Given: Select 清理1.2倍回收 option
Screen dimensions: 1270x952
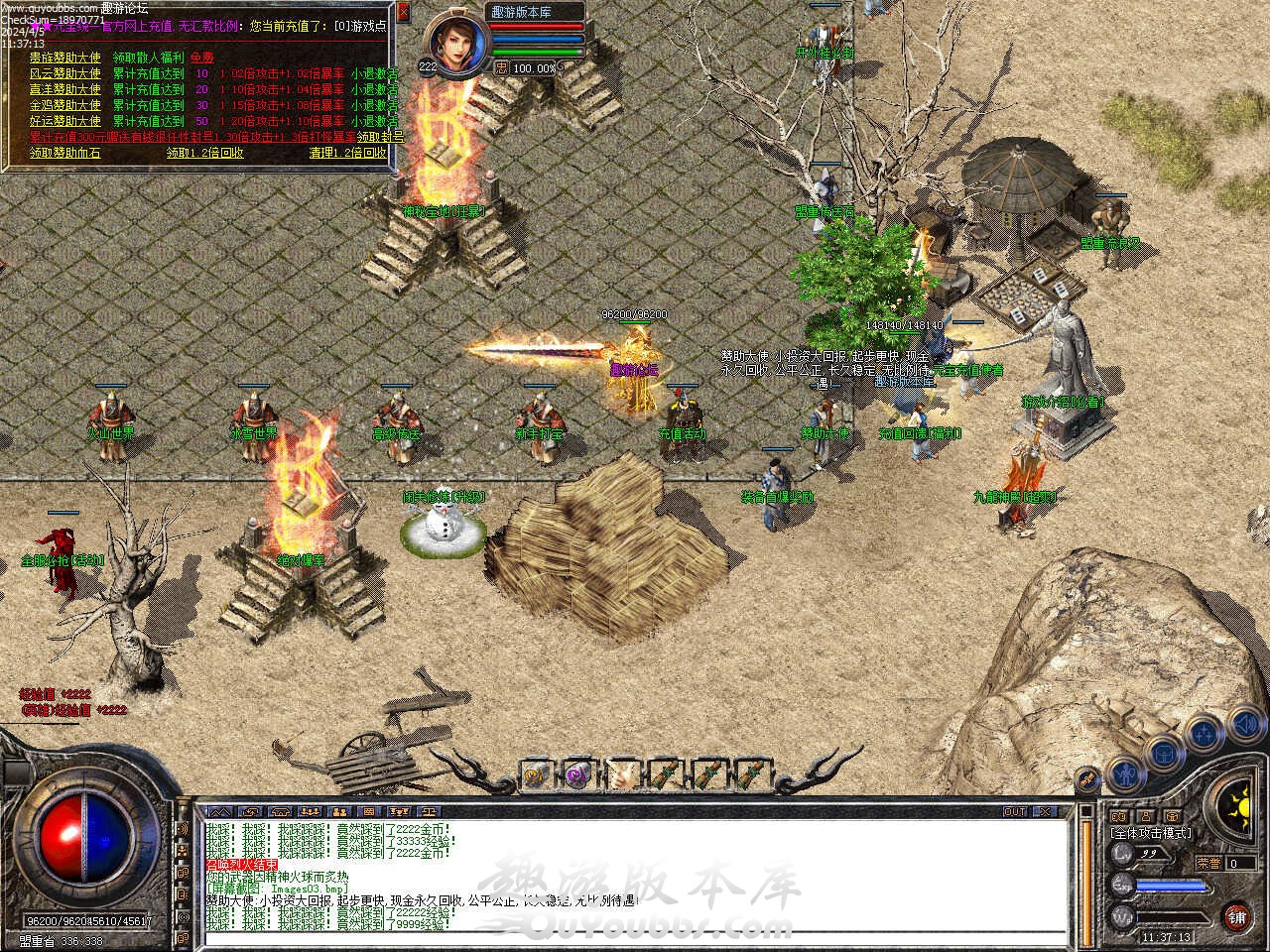Looking at the screenshot, I should [x=347, y=153].
